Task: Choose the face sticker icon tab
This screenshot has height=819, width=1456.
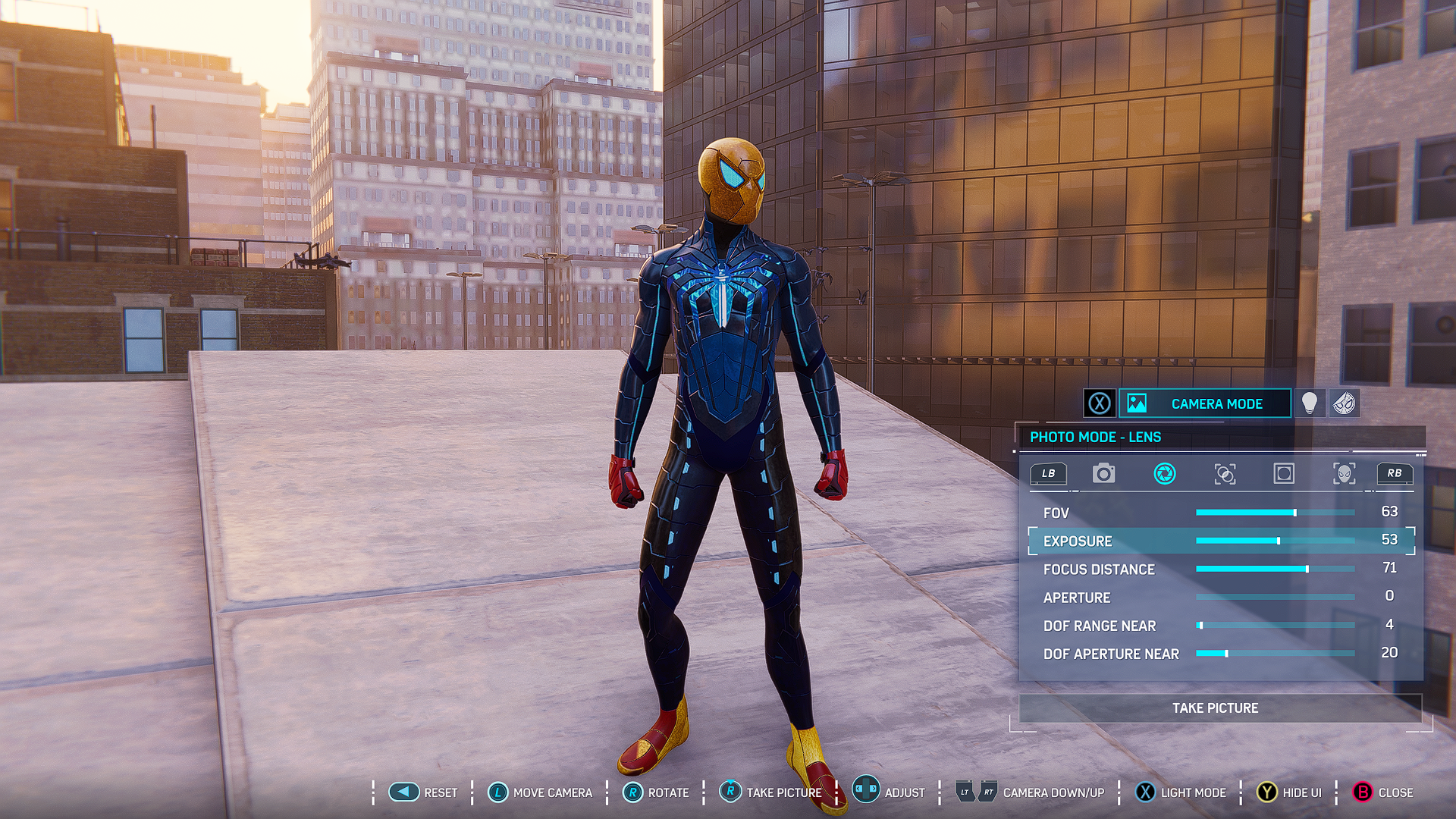Action: [1344, 474]
